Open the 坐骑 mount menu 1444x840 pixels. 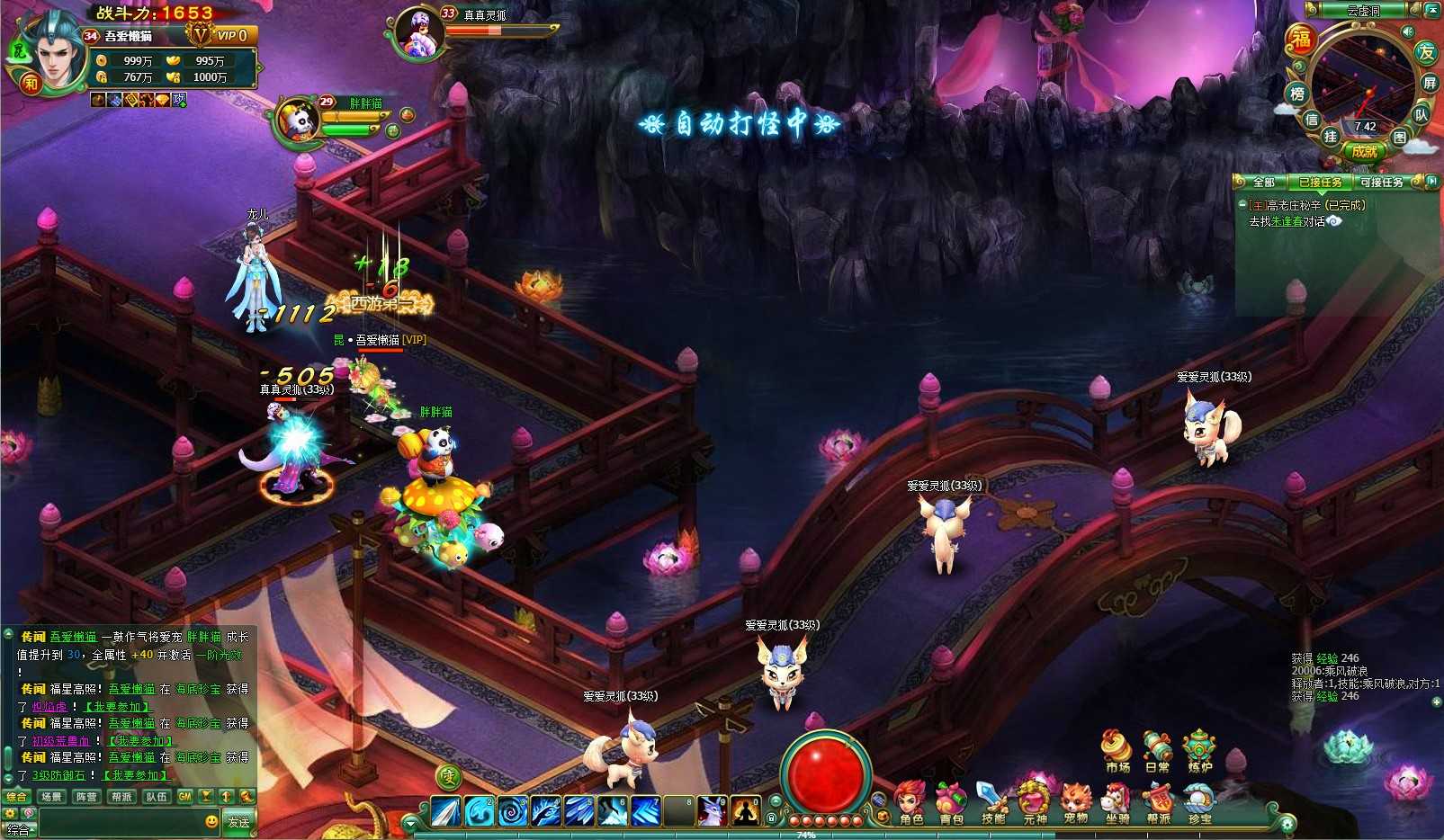[x=1117, y=803]
